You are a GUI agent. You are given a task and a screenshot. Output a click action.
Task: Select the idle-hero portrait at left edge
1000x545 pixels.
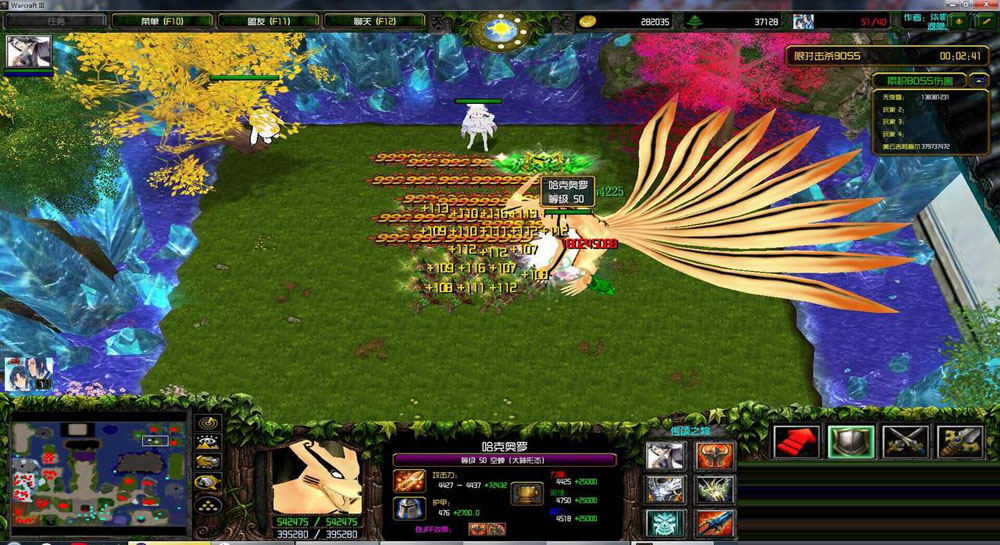click(x=28, y=373)
